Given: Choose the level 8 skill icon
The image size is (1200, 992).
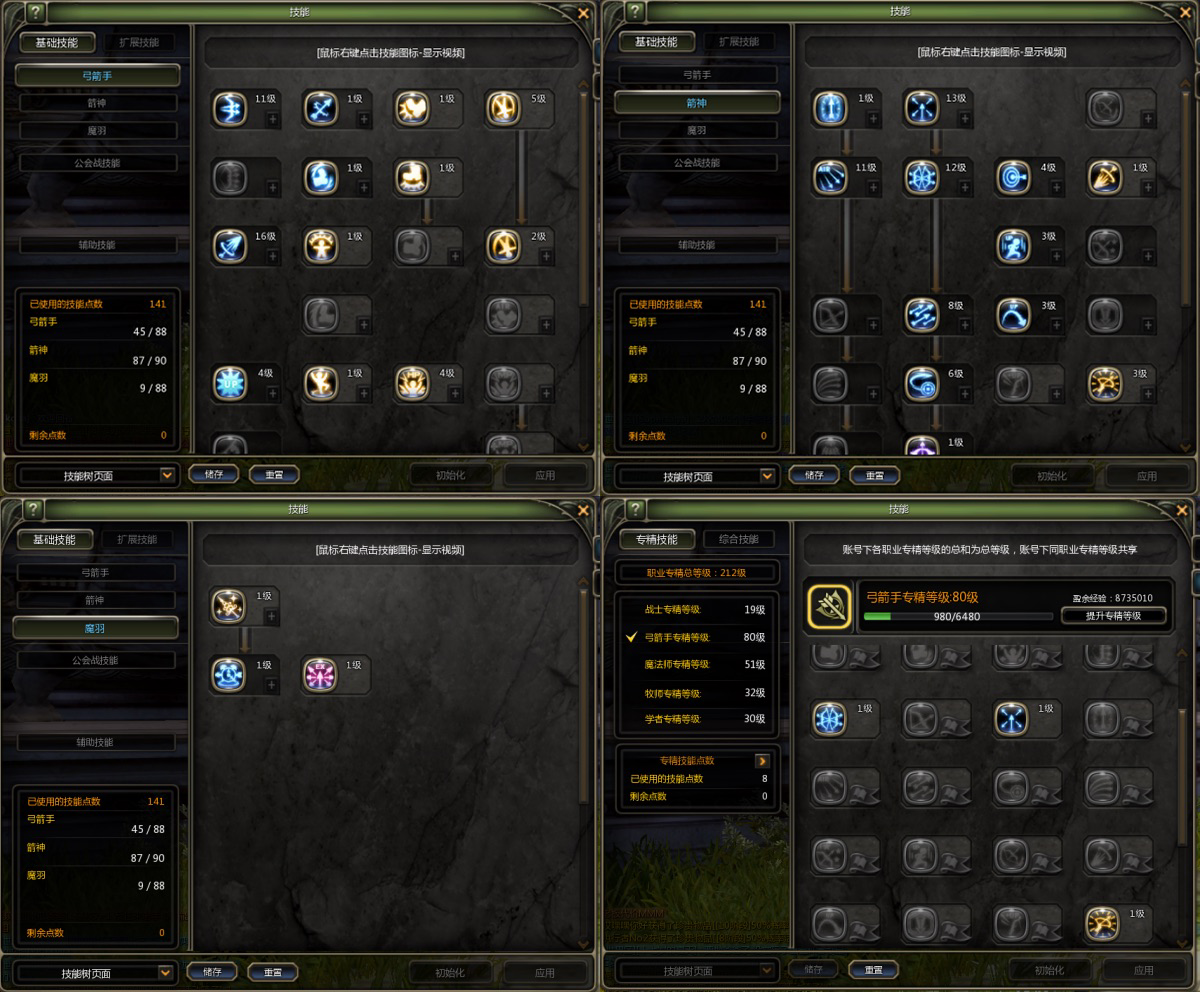Looking at the screenshot, I should (921, 315).
